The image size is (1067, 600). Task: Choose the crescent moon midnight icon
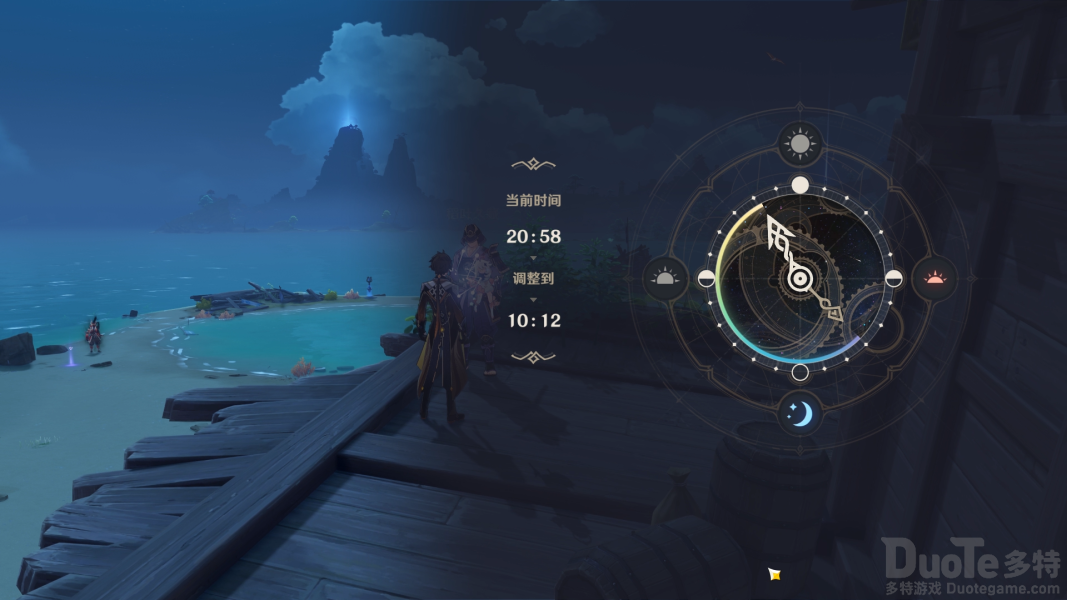click(x=800, y=413)
